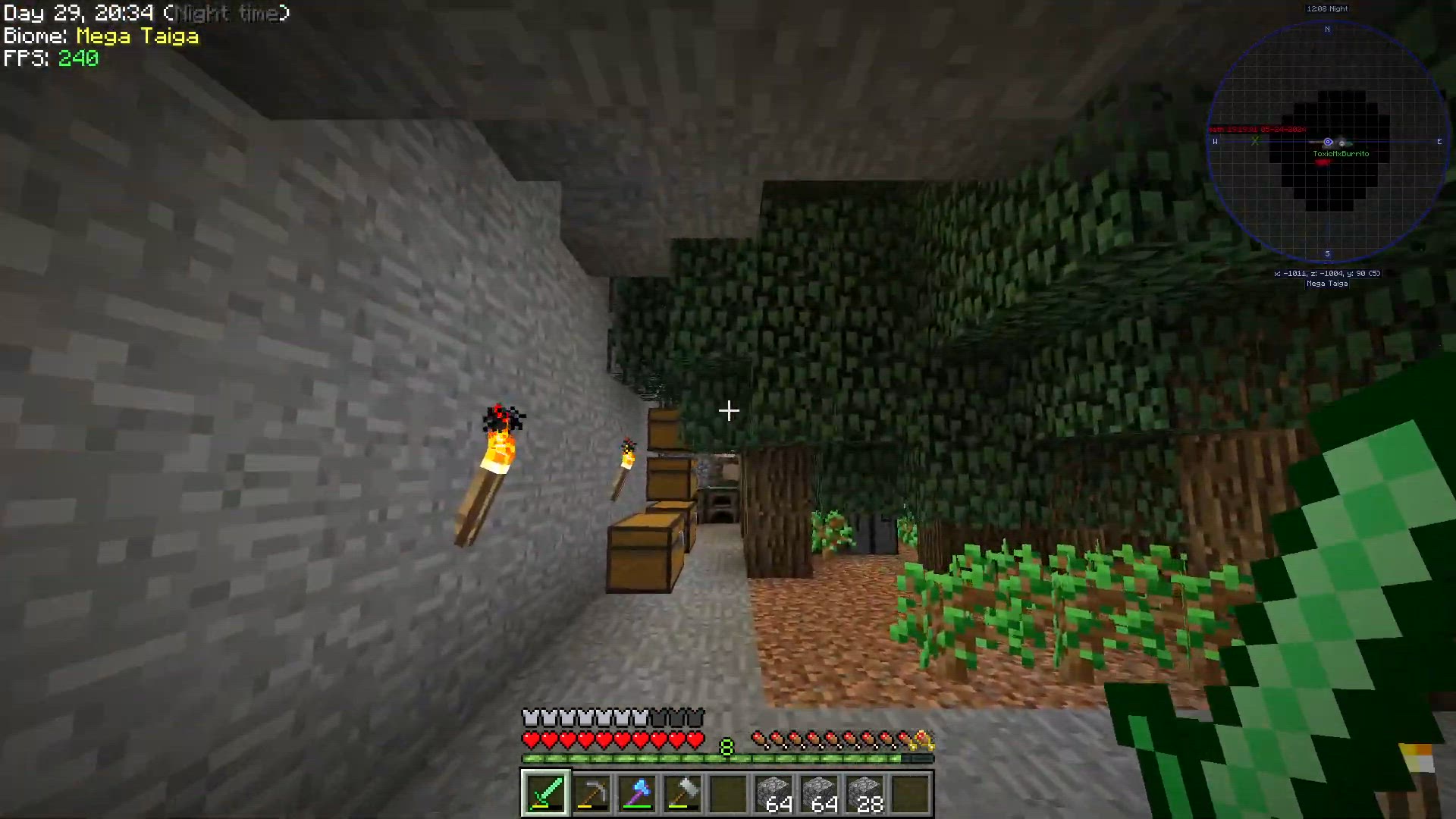Click the circular minimap
This screenshot has width=1456, height=819.
[1327, 143]
